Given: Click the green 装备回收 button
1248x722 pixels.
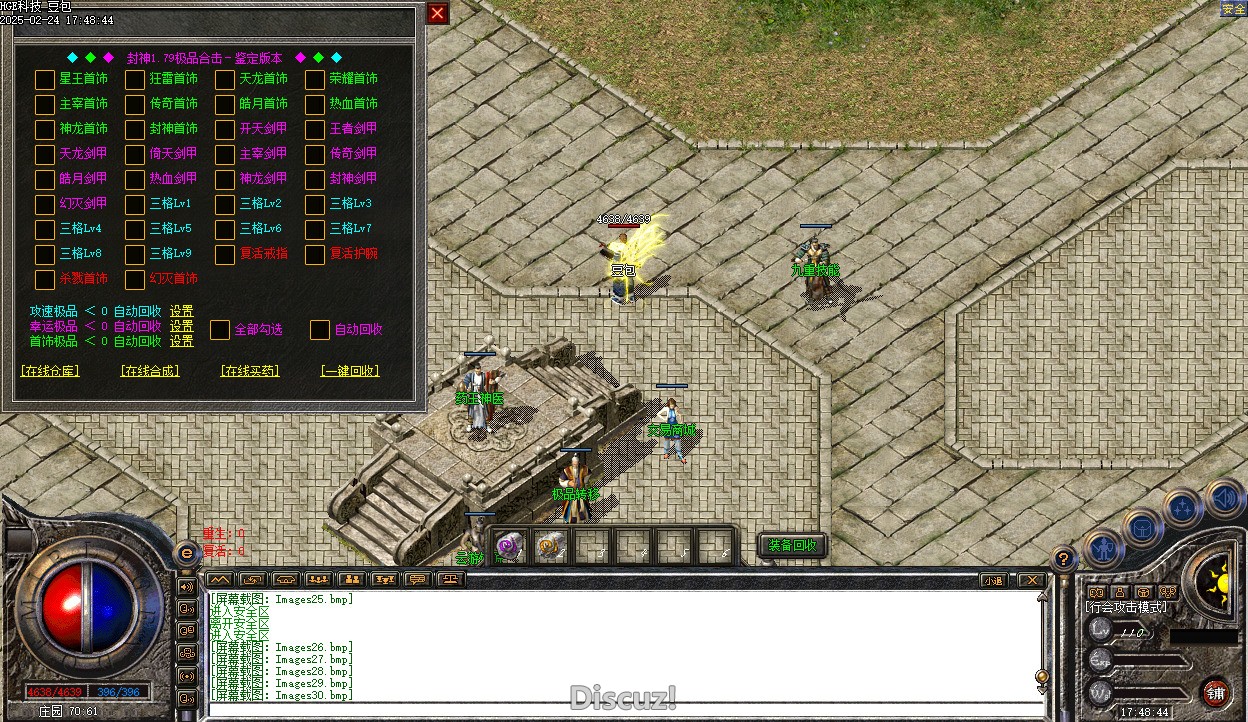Looking at the screenshot, I should (793, 545).
